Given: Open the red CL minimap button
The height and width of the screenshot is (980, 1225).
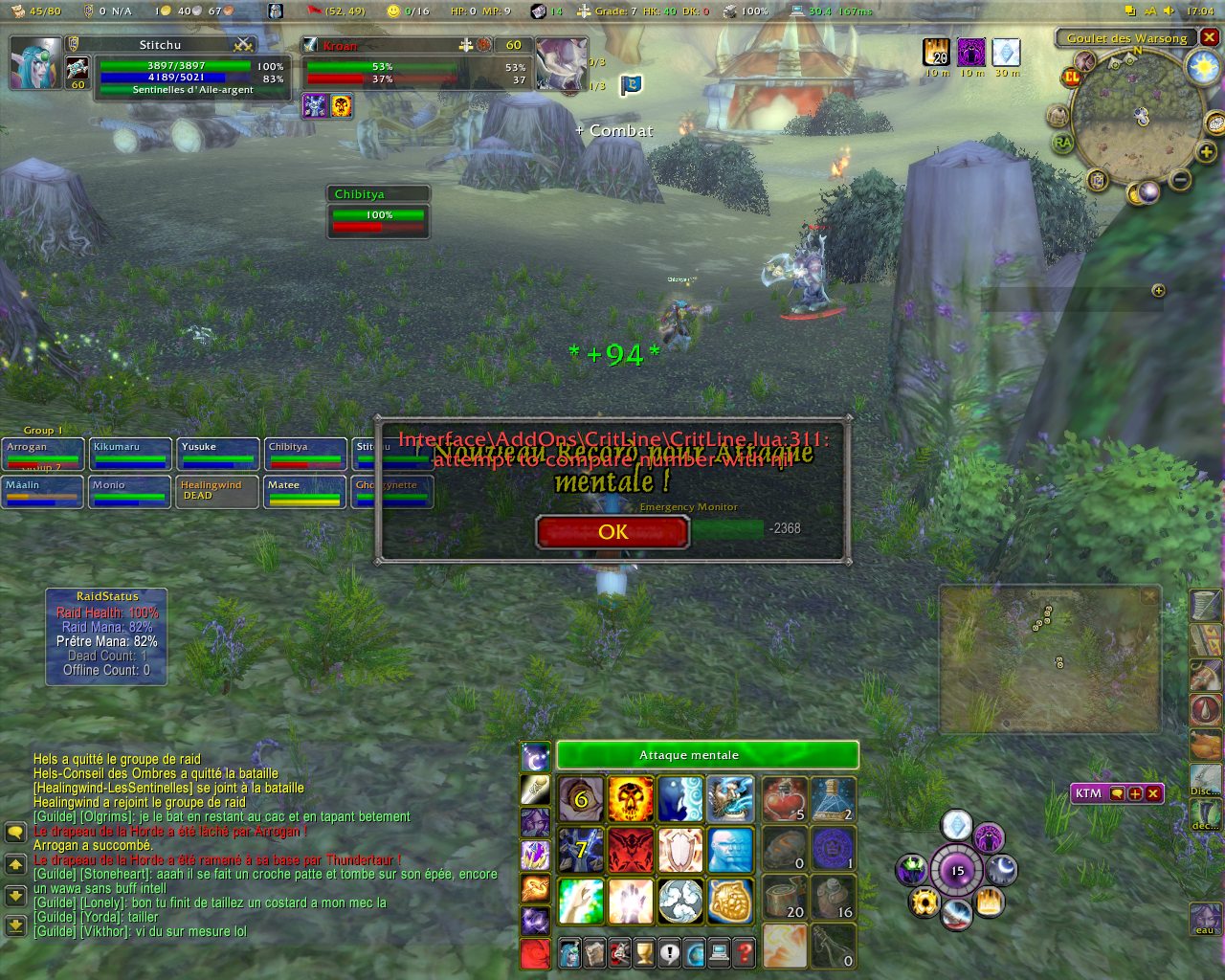Looking at the screenshot, I should 1072,77.
